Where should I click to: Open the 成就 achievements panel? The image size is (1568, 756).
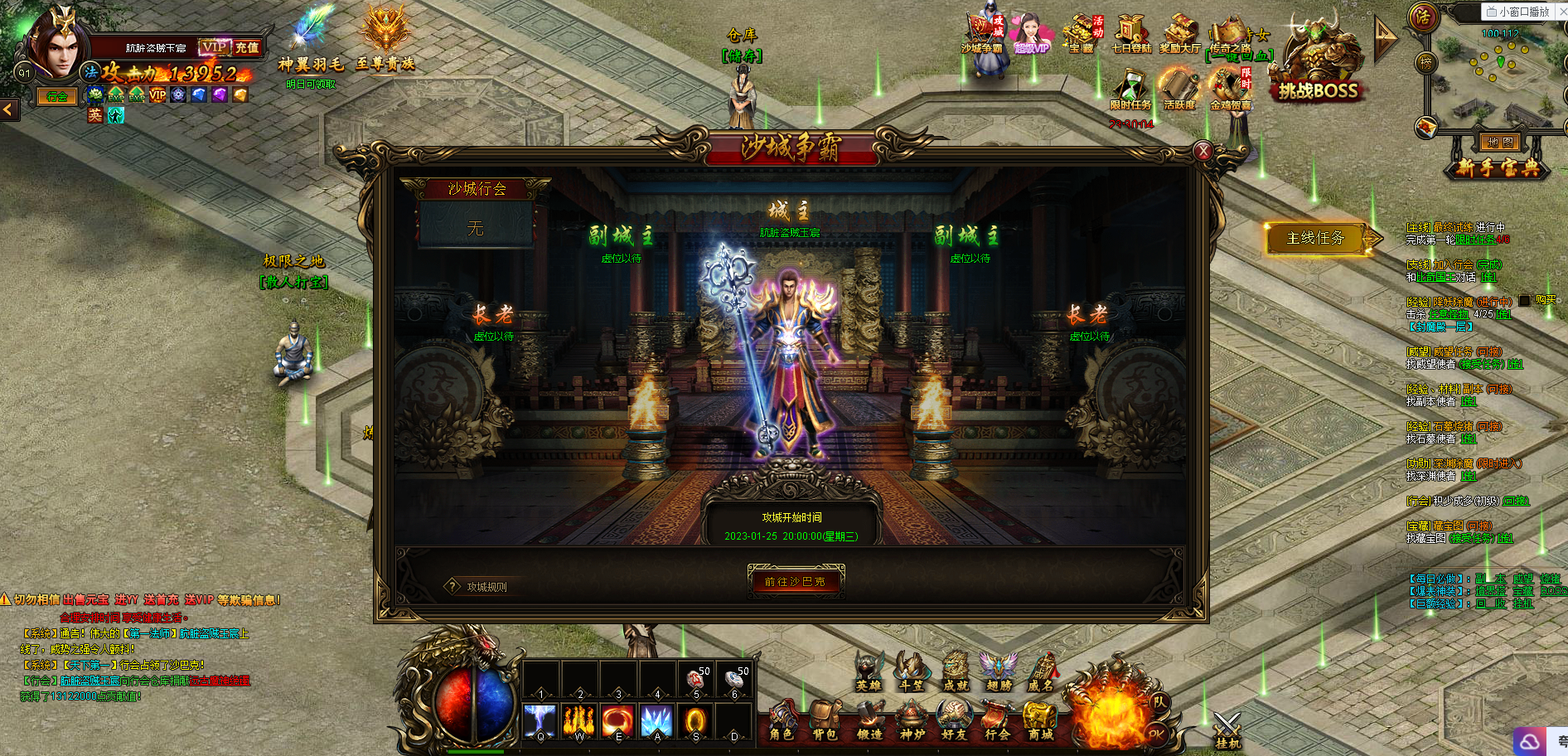(x=956, y=671)
